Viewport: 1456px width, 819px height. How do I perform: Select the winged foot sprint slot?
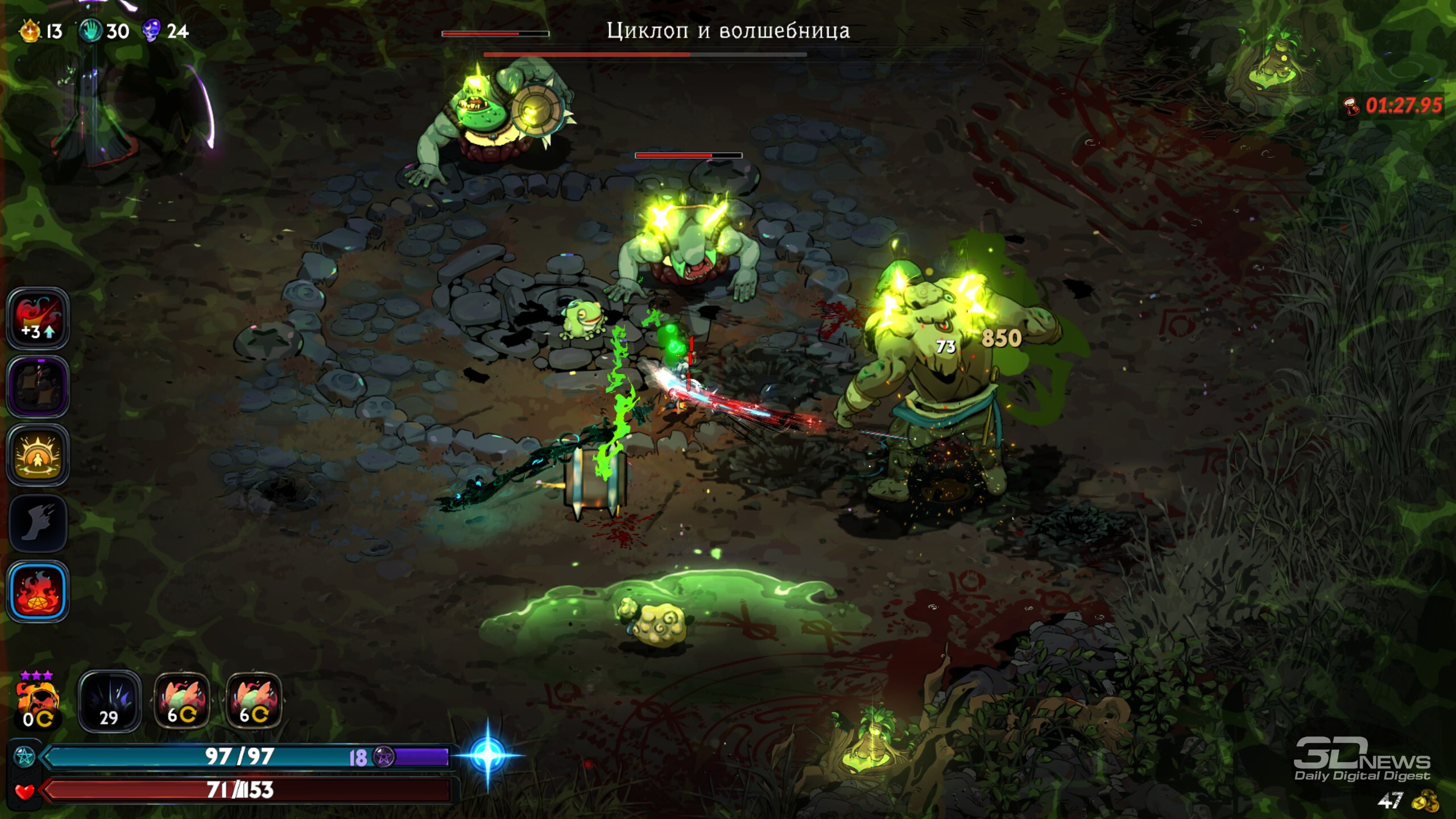[38, 523]
